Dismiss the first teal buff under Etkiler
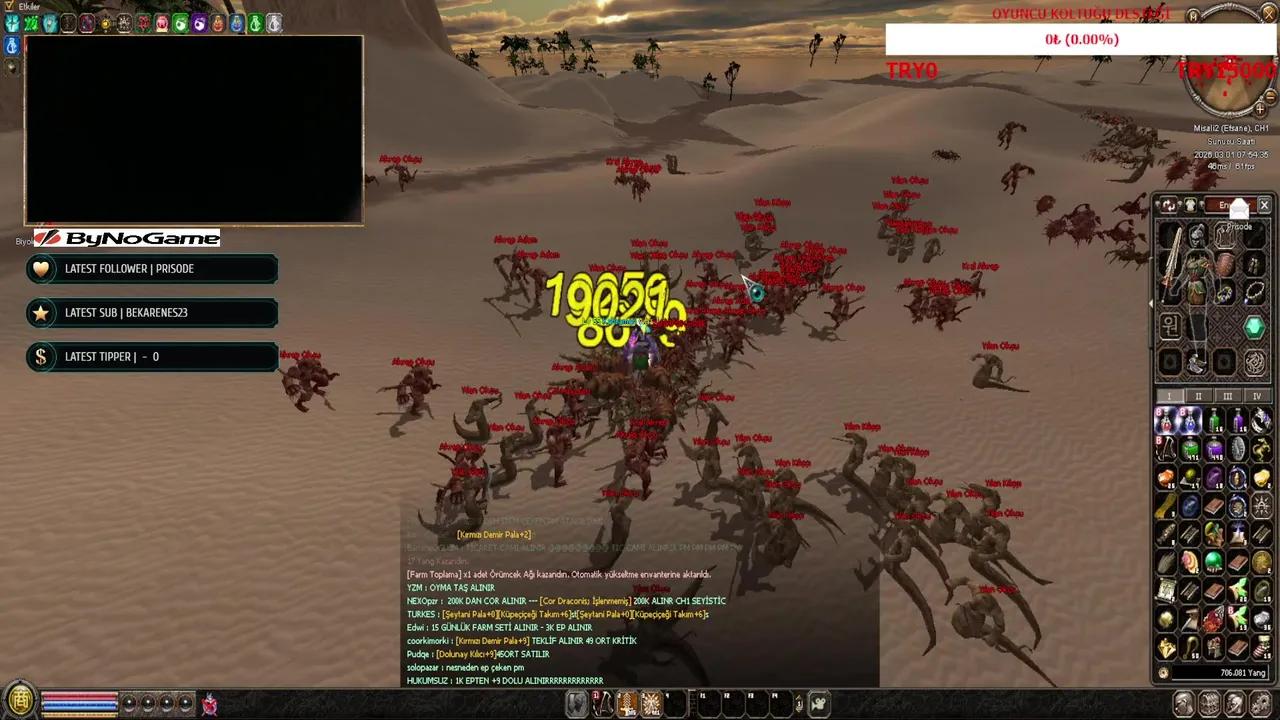The image size is (1280, 720). [x=12, y=23]
